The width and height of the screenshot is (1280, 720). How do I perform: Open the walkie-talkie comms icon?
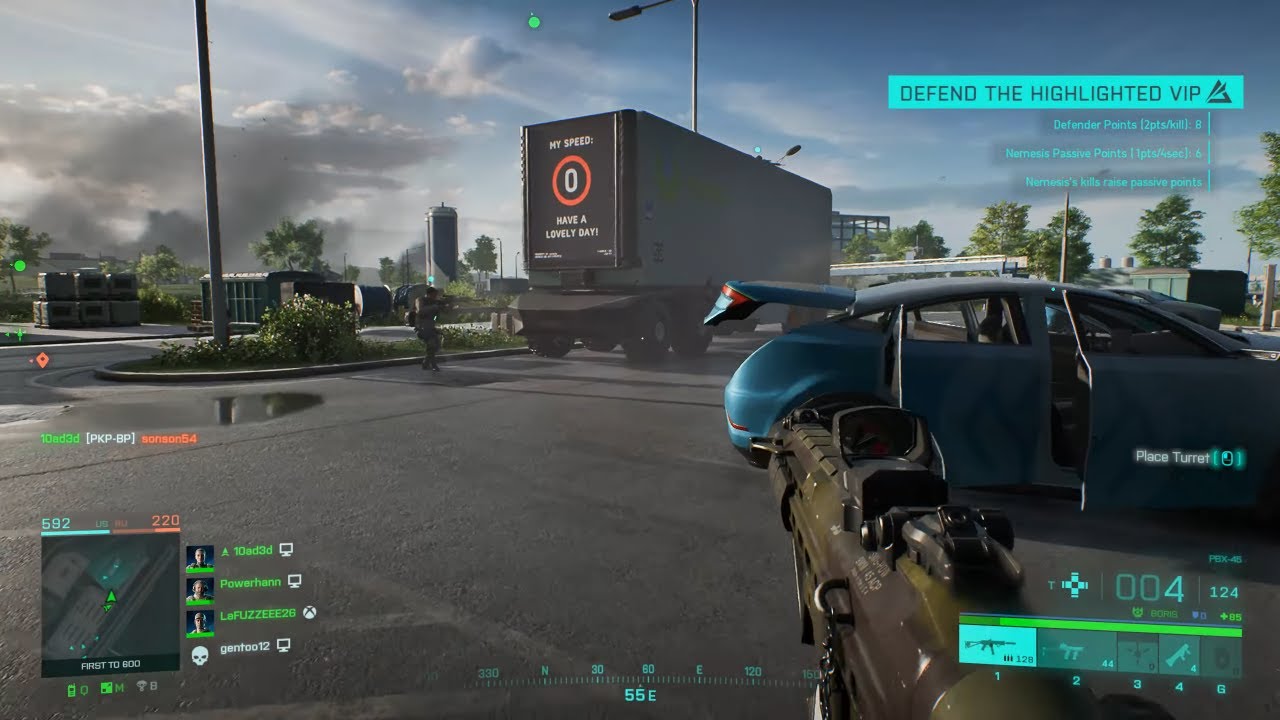coord(72,689)
